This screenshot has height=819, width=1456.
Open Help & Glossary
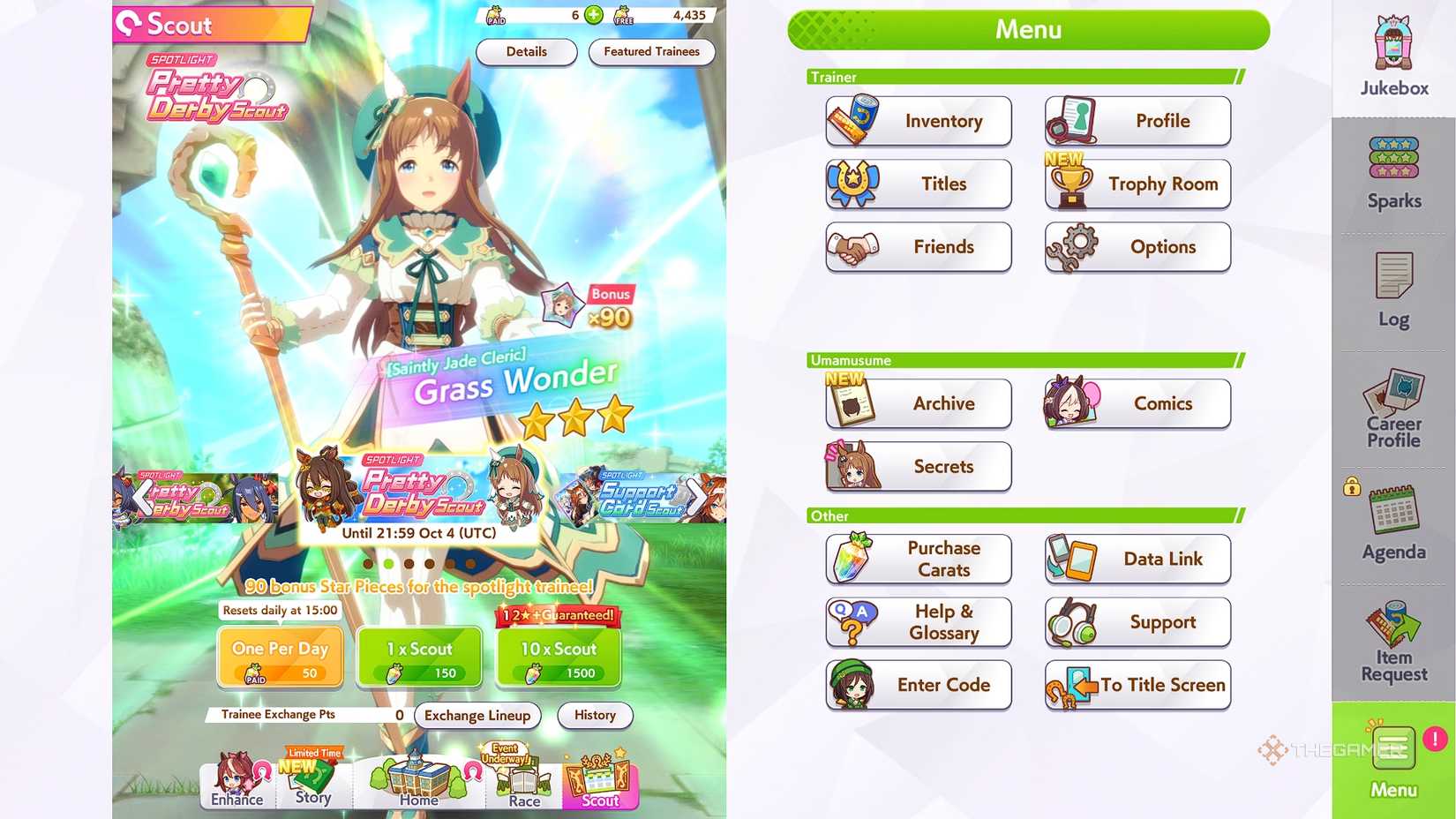tap(918, 622)
